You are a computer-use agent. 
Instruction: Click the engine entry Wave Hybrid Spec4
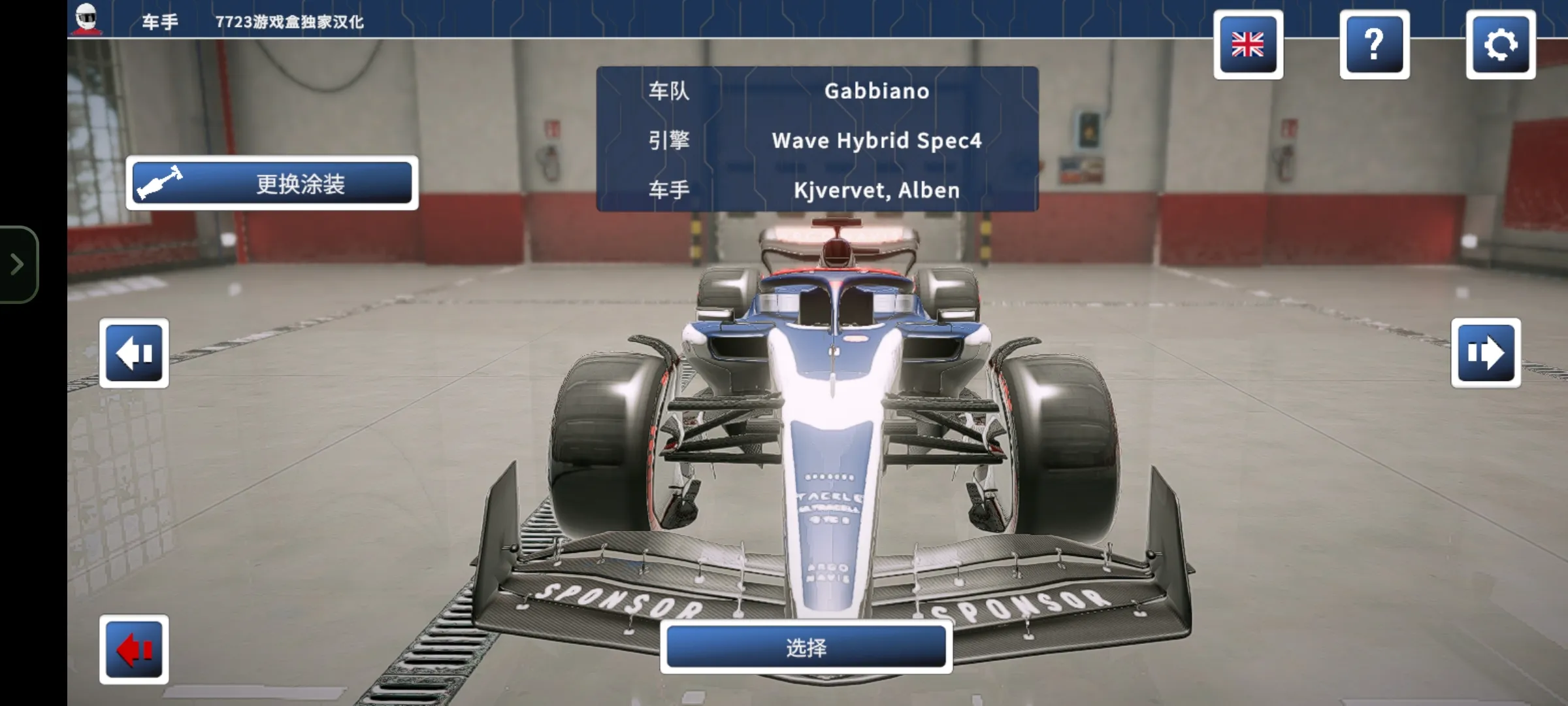pyautogui.click(x=875, y=140)
